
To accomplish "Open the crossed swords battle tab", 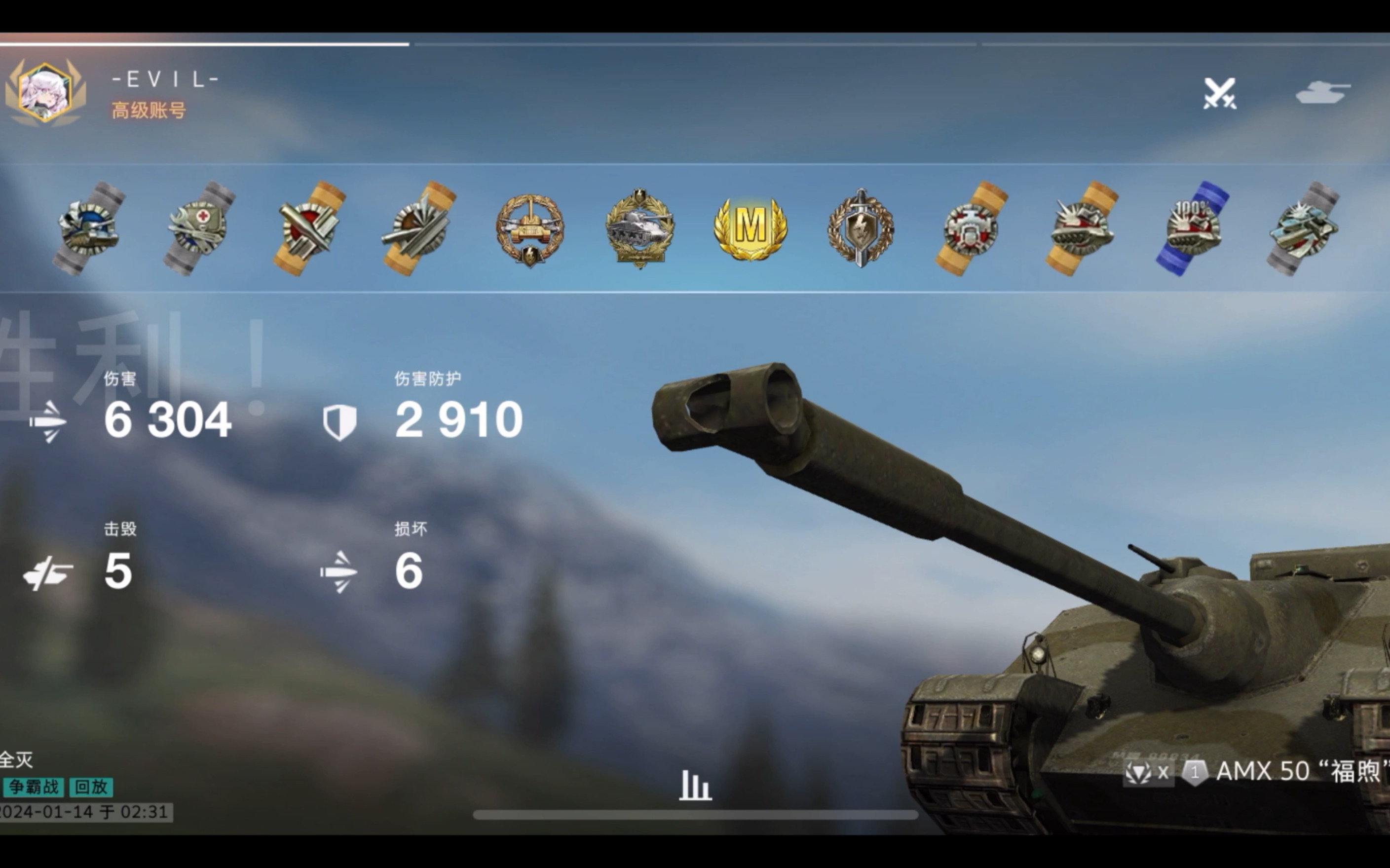I will (x=1220, y=94).
